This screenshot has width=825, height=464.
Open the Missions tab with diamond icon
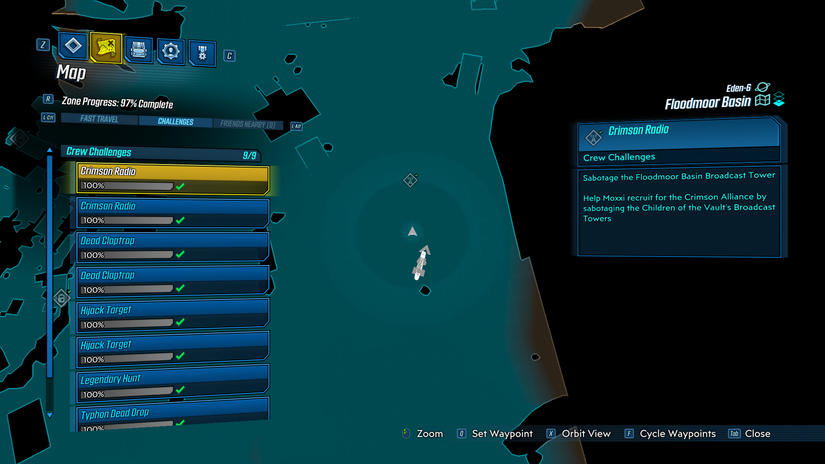click(73, 45)
